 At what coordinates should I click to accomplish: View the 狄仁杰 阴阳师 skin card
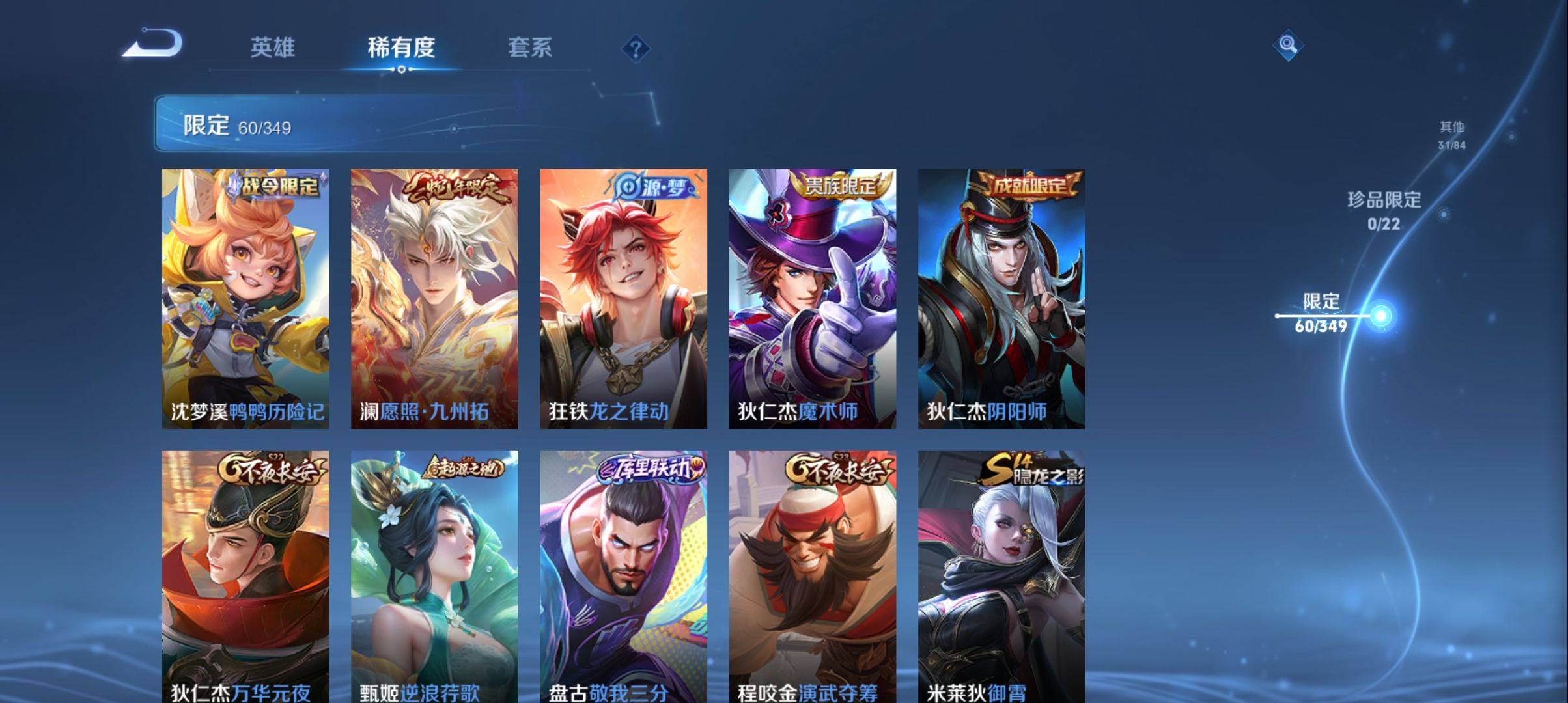(1001, 298)
